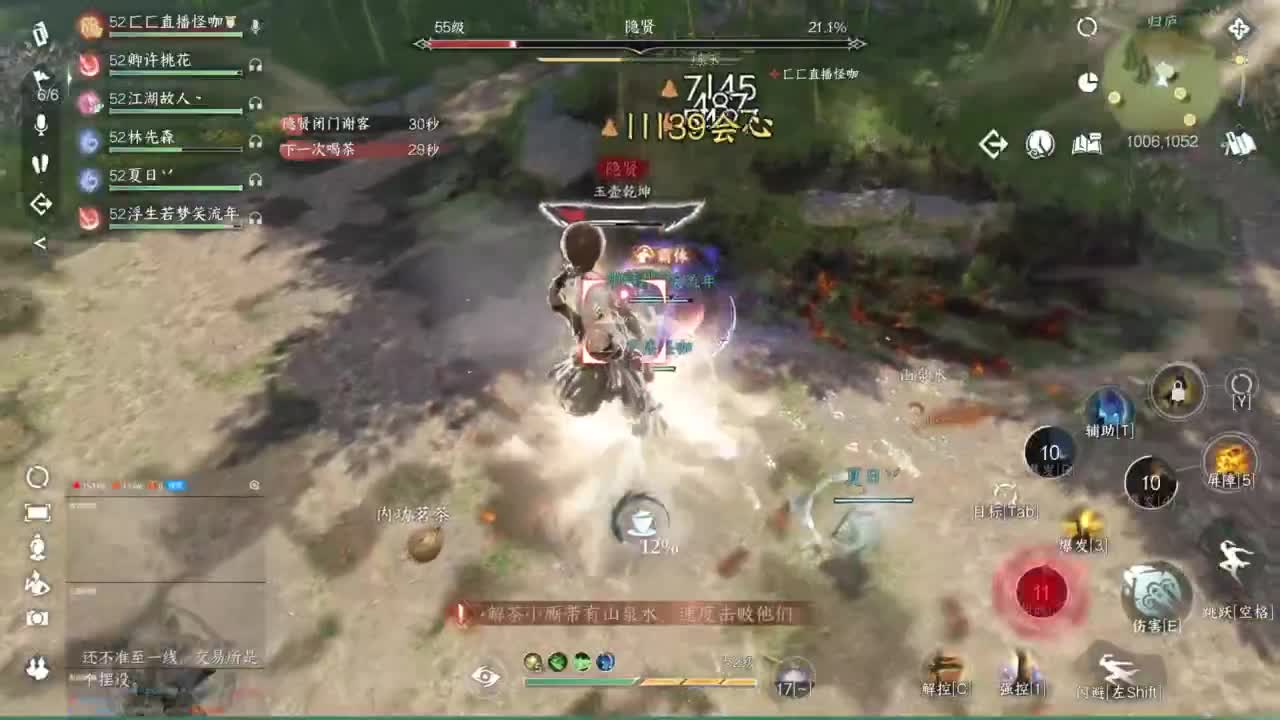
Task: Click the 归庐 label above the minimap
Action: tap(1163, 23)
